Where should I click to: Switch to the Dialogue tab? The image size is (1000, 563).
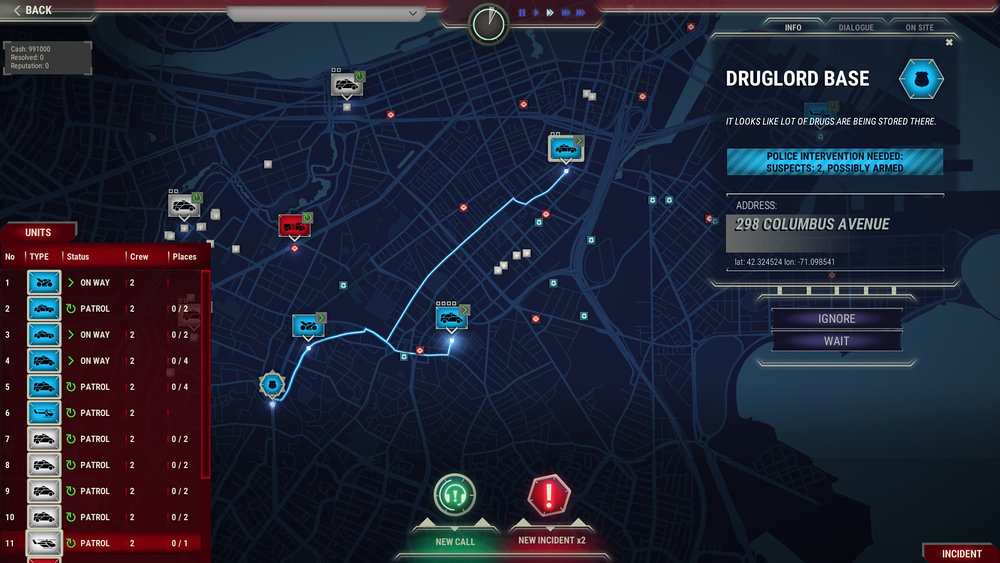[x=855, y=27]
